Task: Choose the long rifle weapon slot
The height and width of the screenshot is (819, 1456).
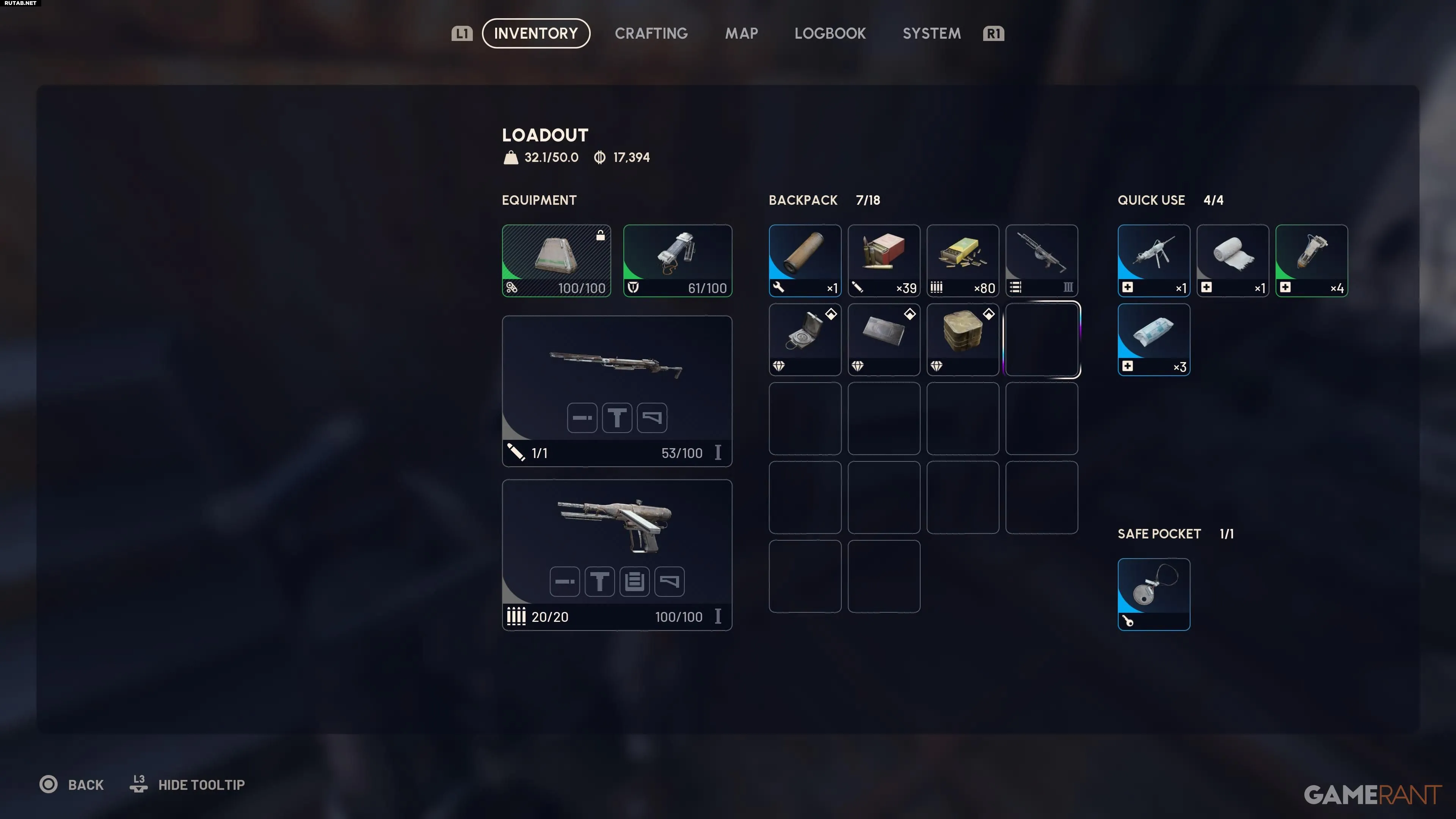Action: coord(617,391)
